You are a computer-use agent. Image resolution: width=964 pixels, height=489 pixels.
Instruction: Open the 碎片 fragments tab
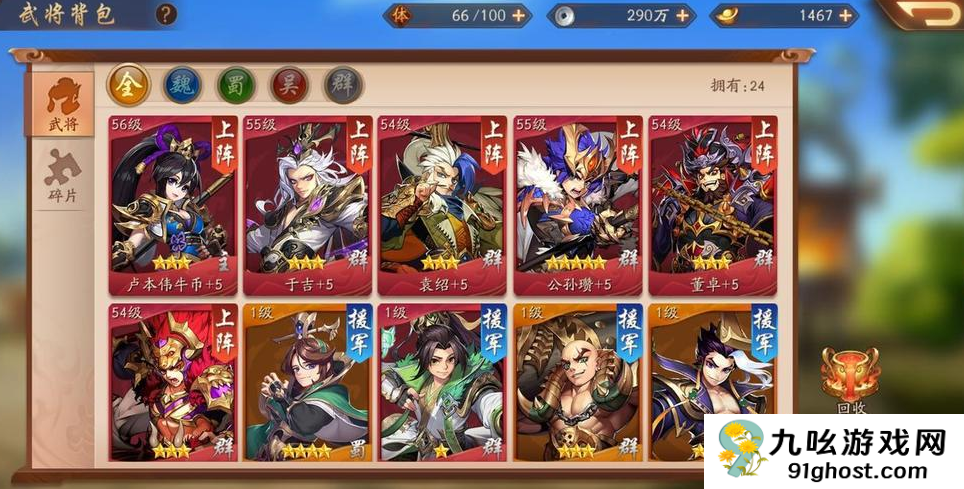63,176
